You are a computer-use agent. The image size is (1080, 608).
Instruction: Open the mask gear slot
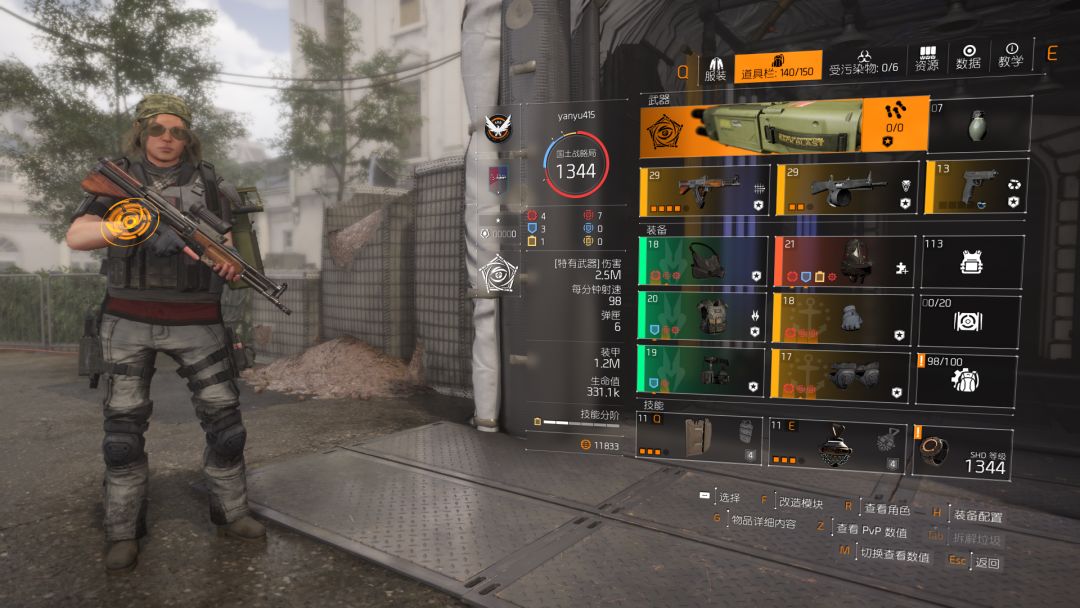(x=704, y=261)
